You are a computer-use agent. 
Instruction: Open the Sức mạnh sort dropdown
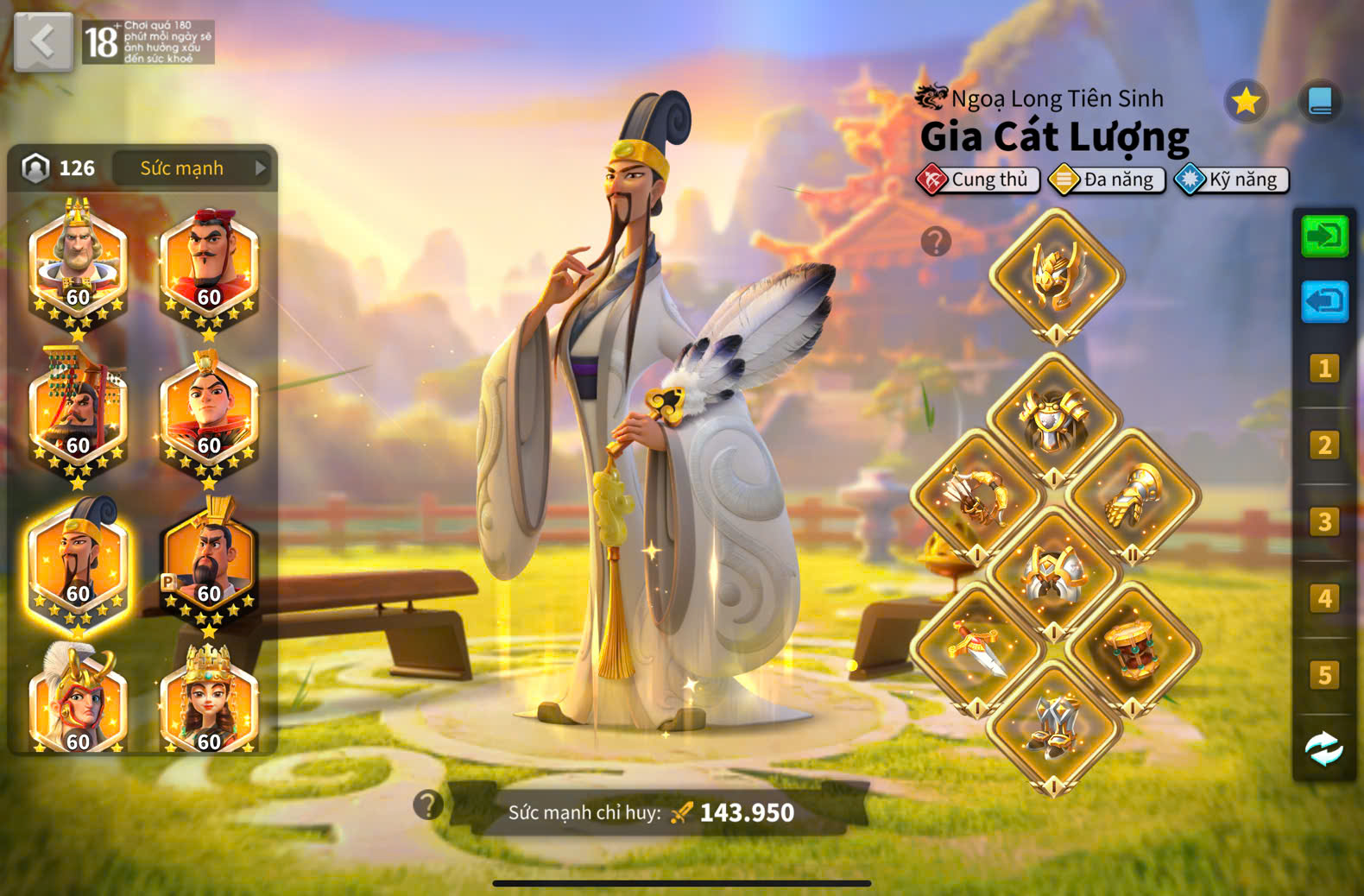tap(192, 168)
